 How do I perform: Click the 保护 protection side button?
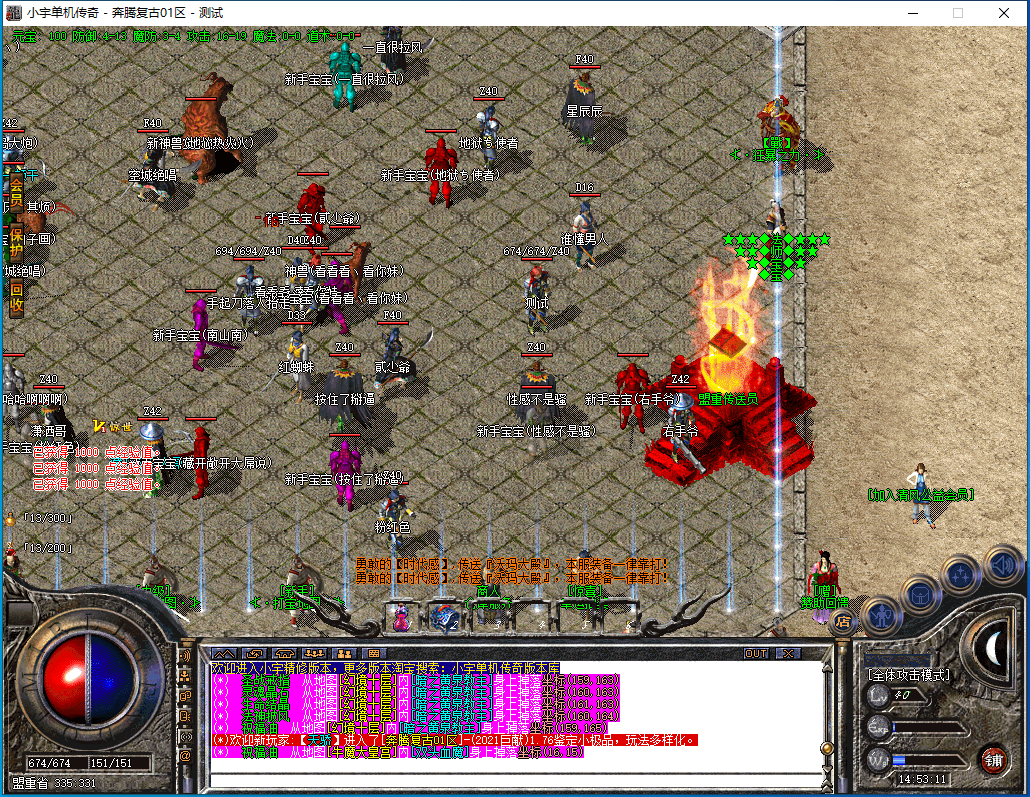click(16, 242)
